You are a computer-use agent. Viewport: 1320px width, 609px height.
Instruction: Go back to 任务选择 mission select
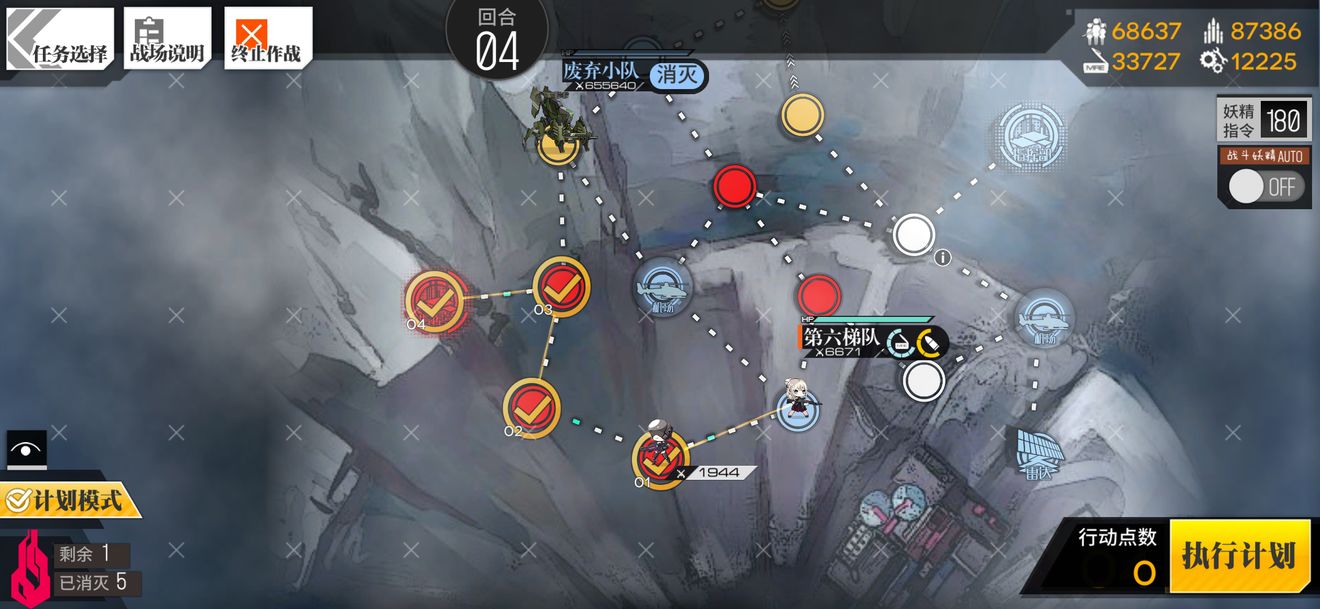(x=59, y=40)
